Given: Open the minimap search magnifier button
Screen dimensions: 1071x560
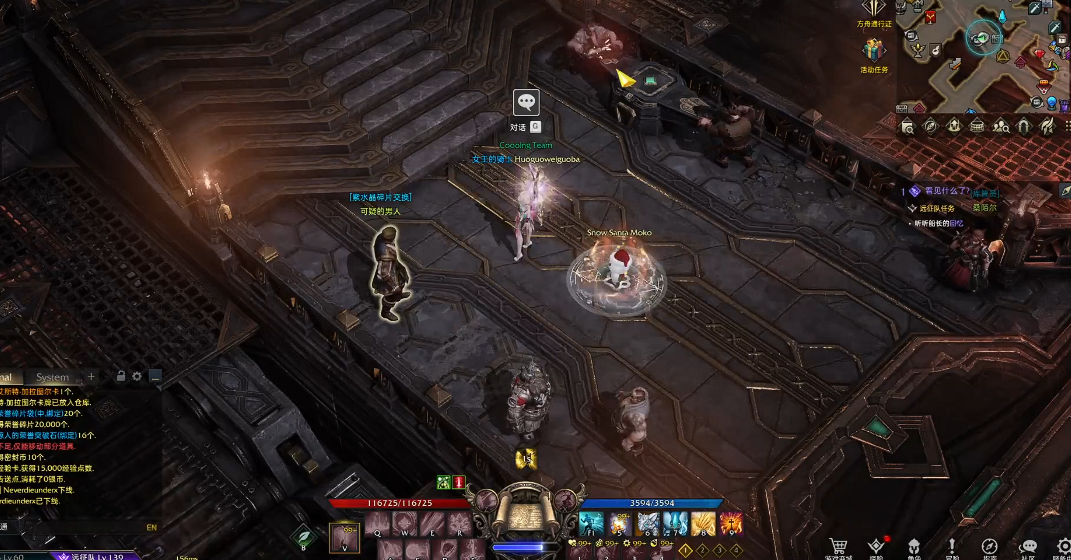Looking at the screenshot, I should pos(907,126).
